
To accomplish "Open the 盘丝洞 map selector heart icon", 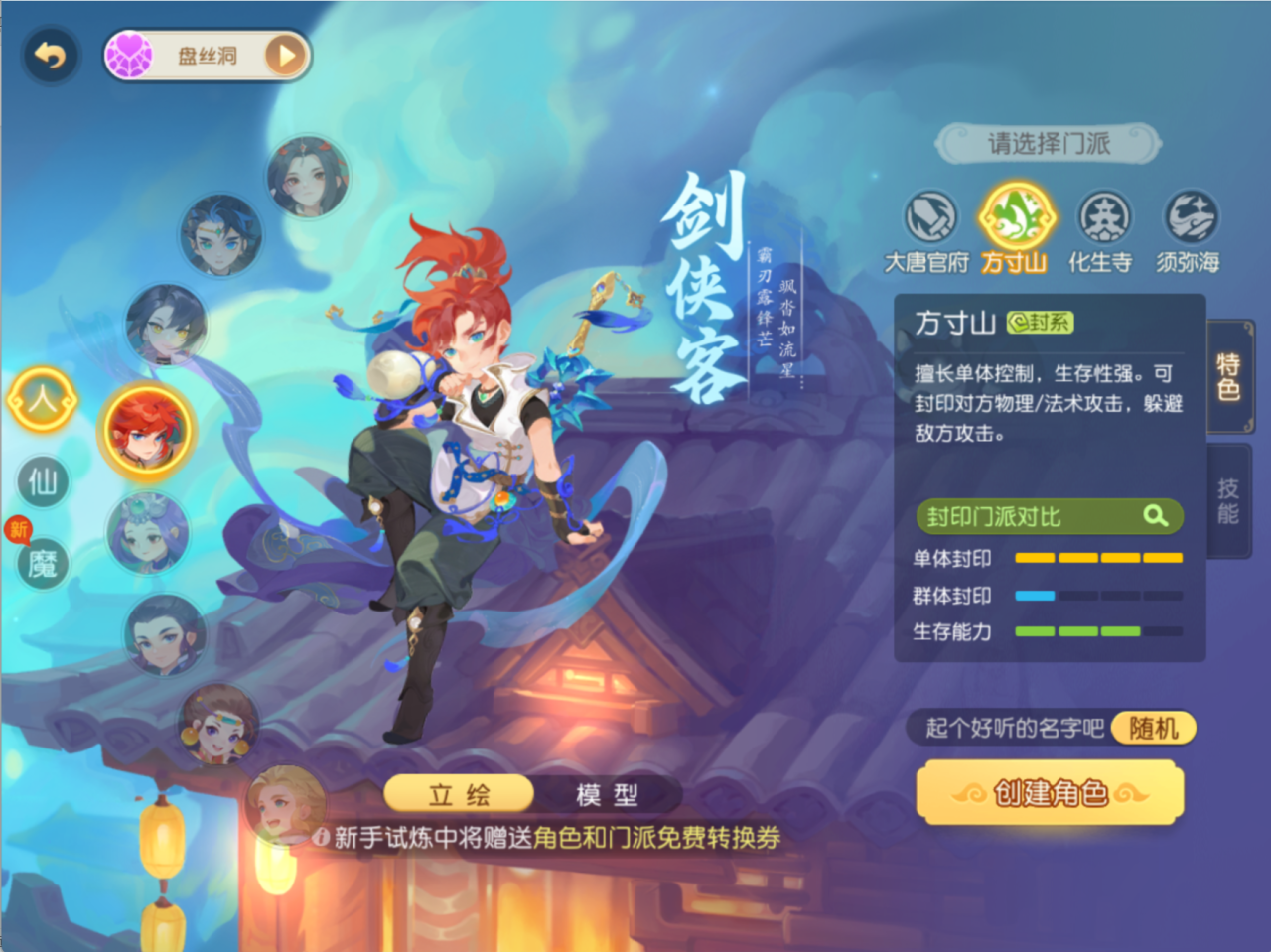I will click(x=132, y=55).
